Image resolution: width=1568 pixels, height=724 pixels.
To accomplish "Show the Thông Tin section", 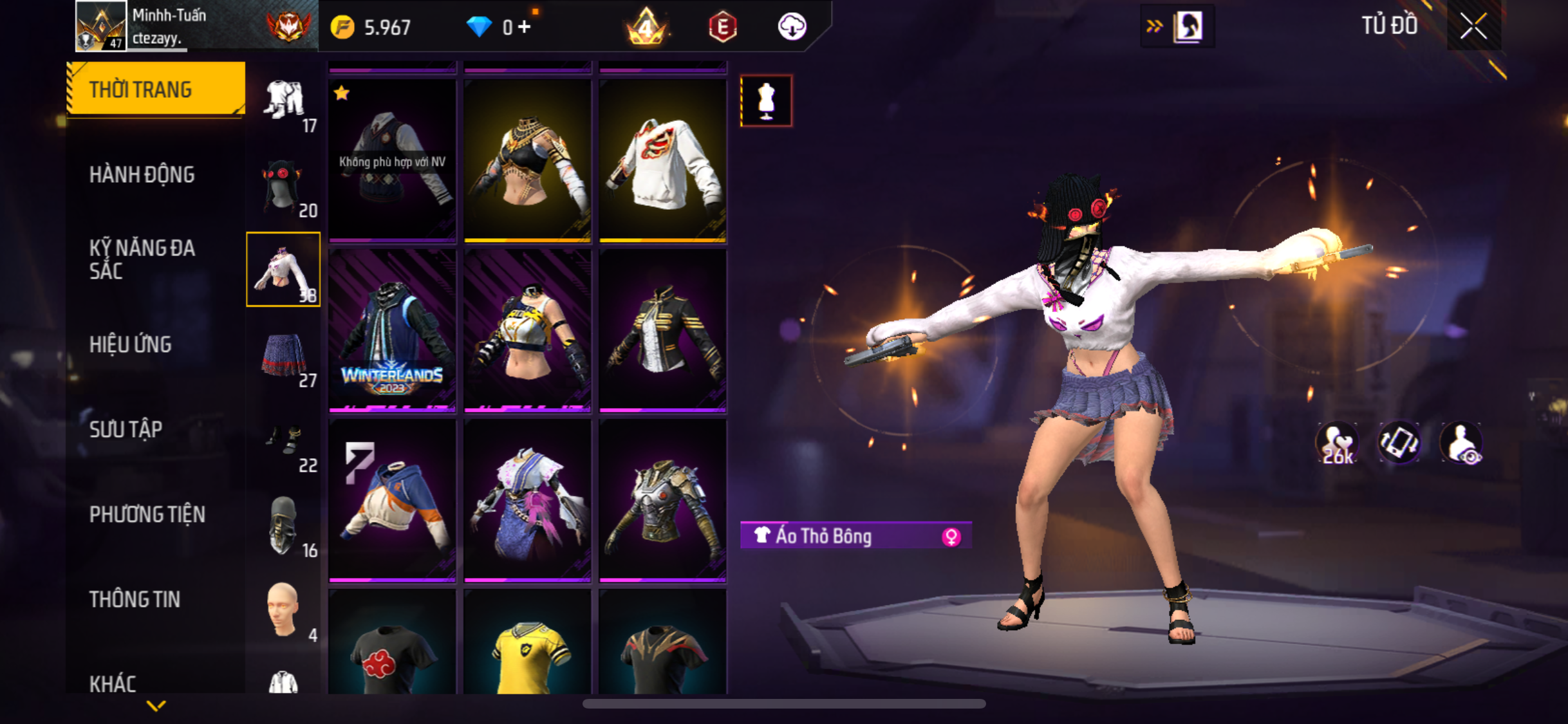I will [135, 599].
